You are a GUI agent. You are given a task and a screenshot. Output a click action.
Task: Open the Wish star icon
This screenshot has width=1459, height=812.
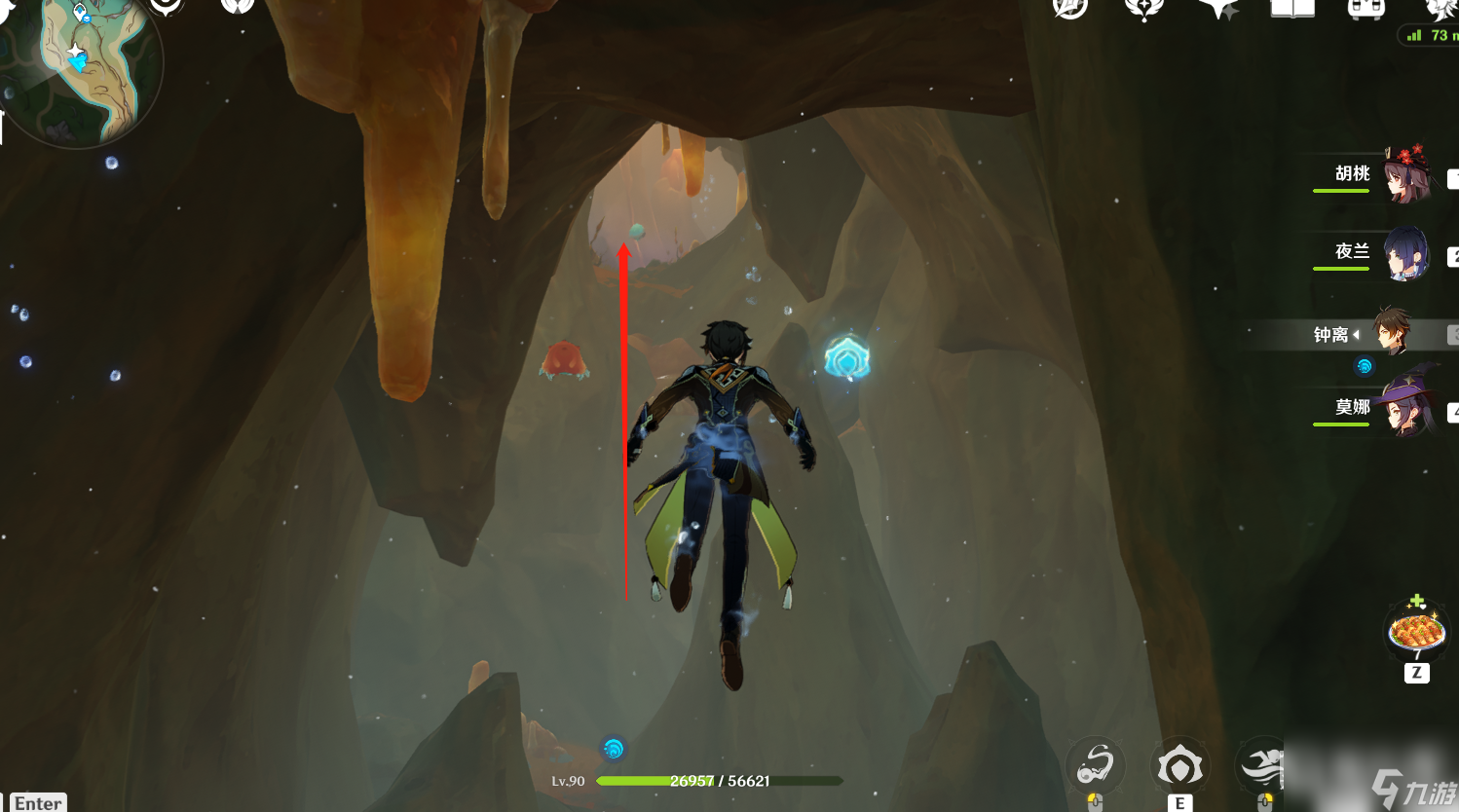click(1217, 9)
